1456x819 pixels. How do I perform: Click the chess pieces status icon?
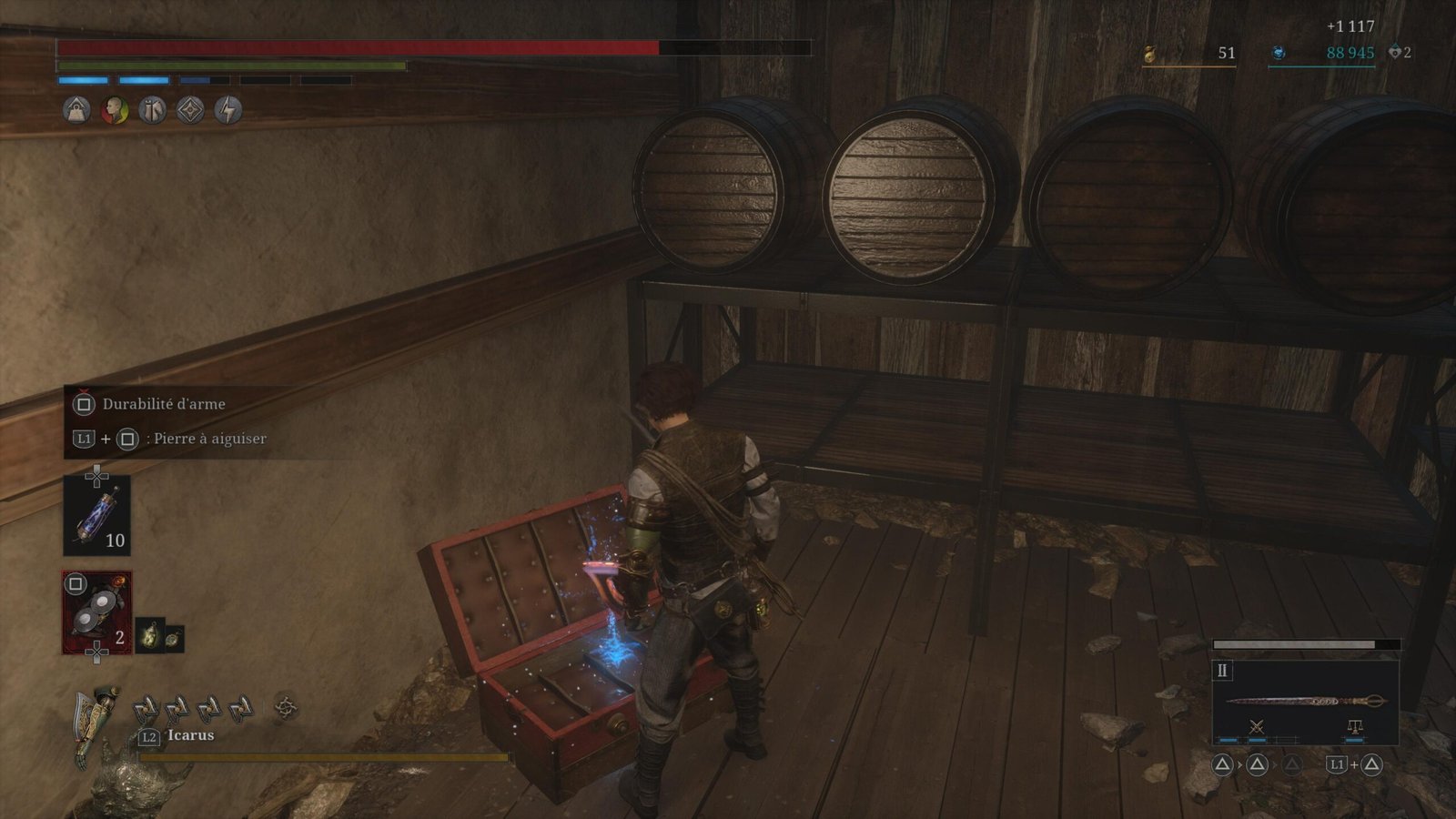coord(152,110)
